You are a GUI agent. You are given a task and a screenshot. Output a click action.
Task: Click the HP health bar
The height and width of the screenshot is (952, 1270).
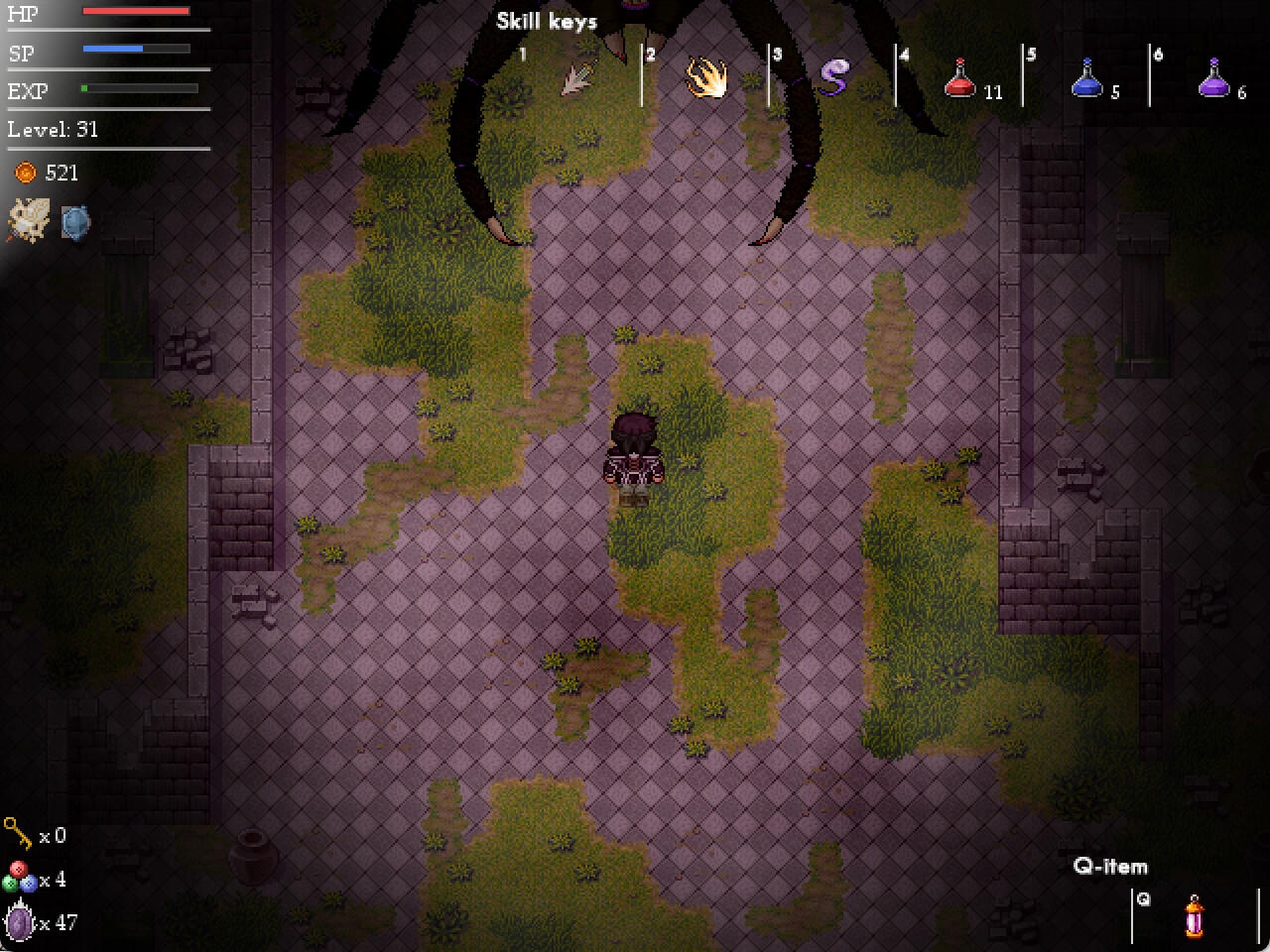(x=136, y=12)
